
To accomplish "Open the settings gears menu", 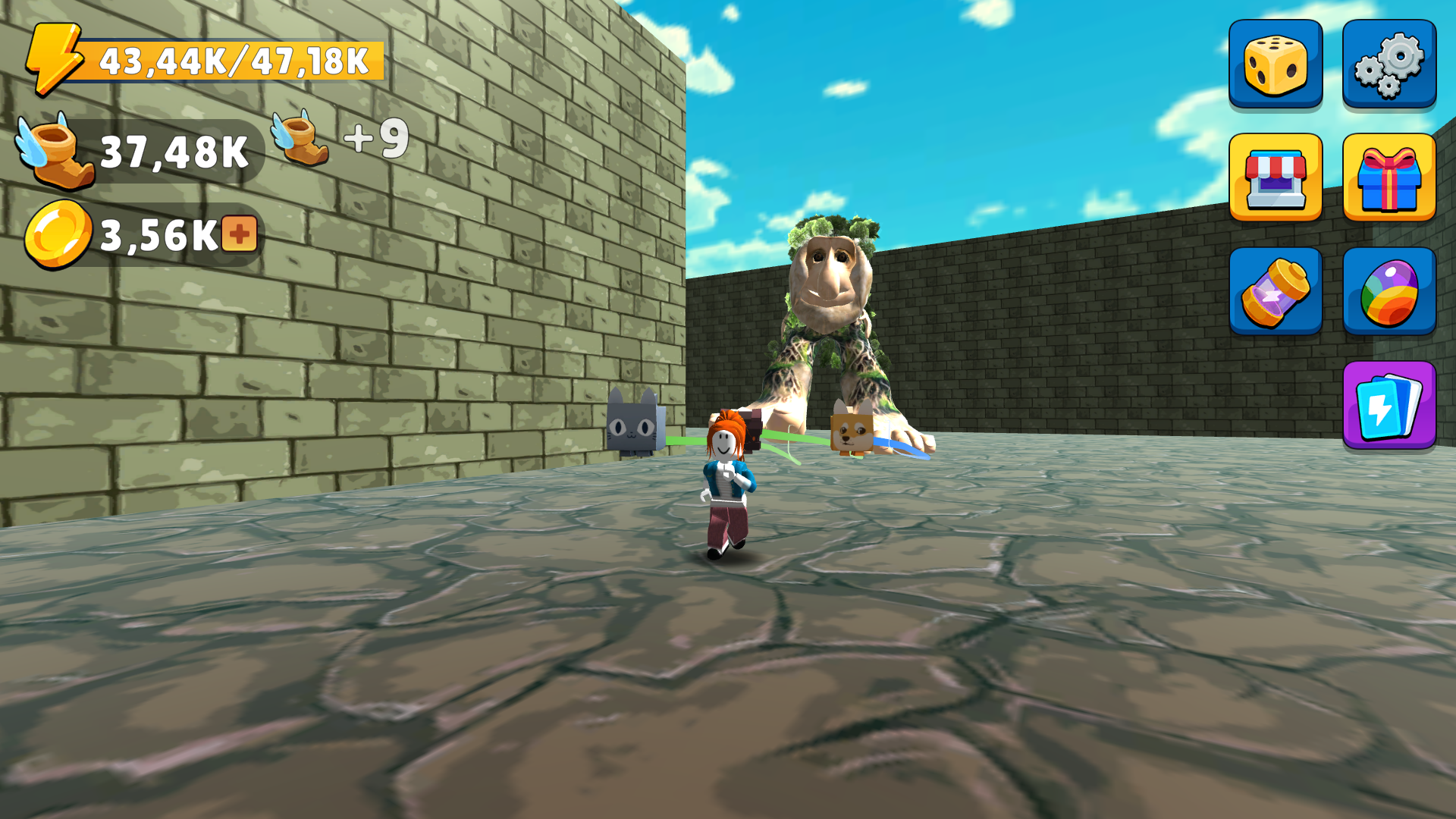I will click(x=1389, y=64).
